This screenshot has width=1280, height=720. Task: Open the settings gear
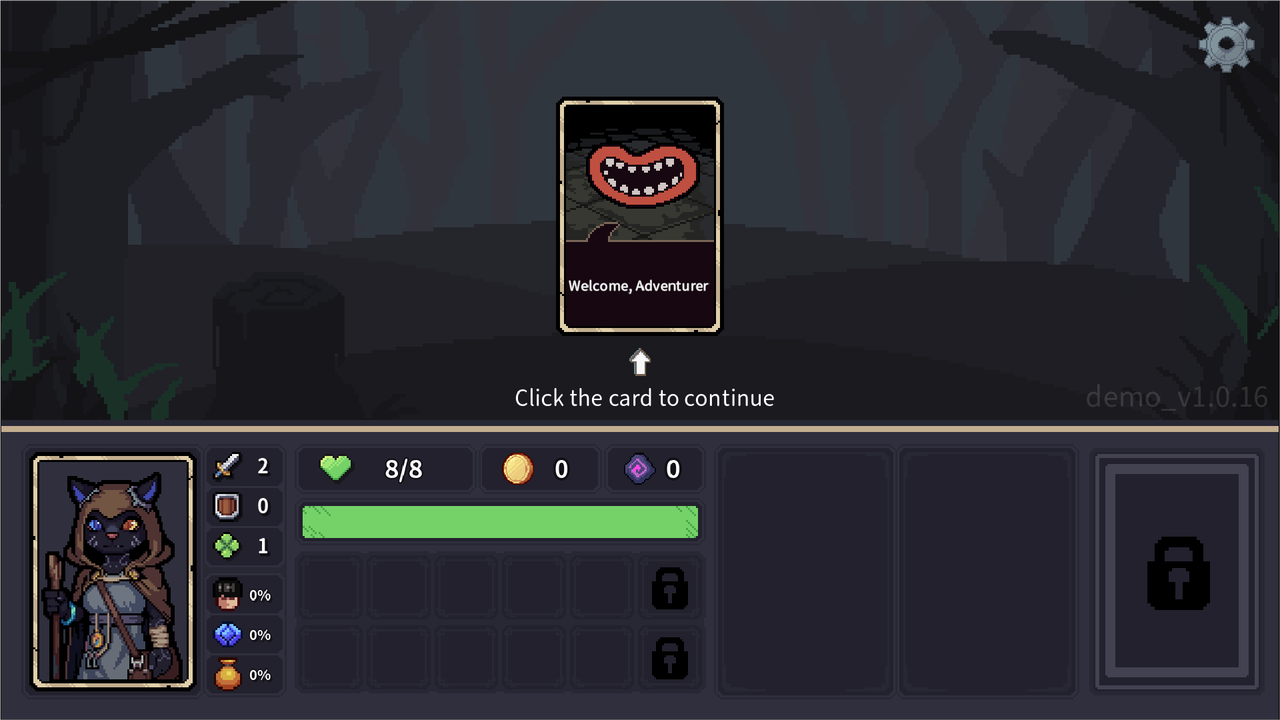pyautogui.click(x=1227, y=44)
